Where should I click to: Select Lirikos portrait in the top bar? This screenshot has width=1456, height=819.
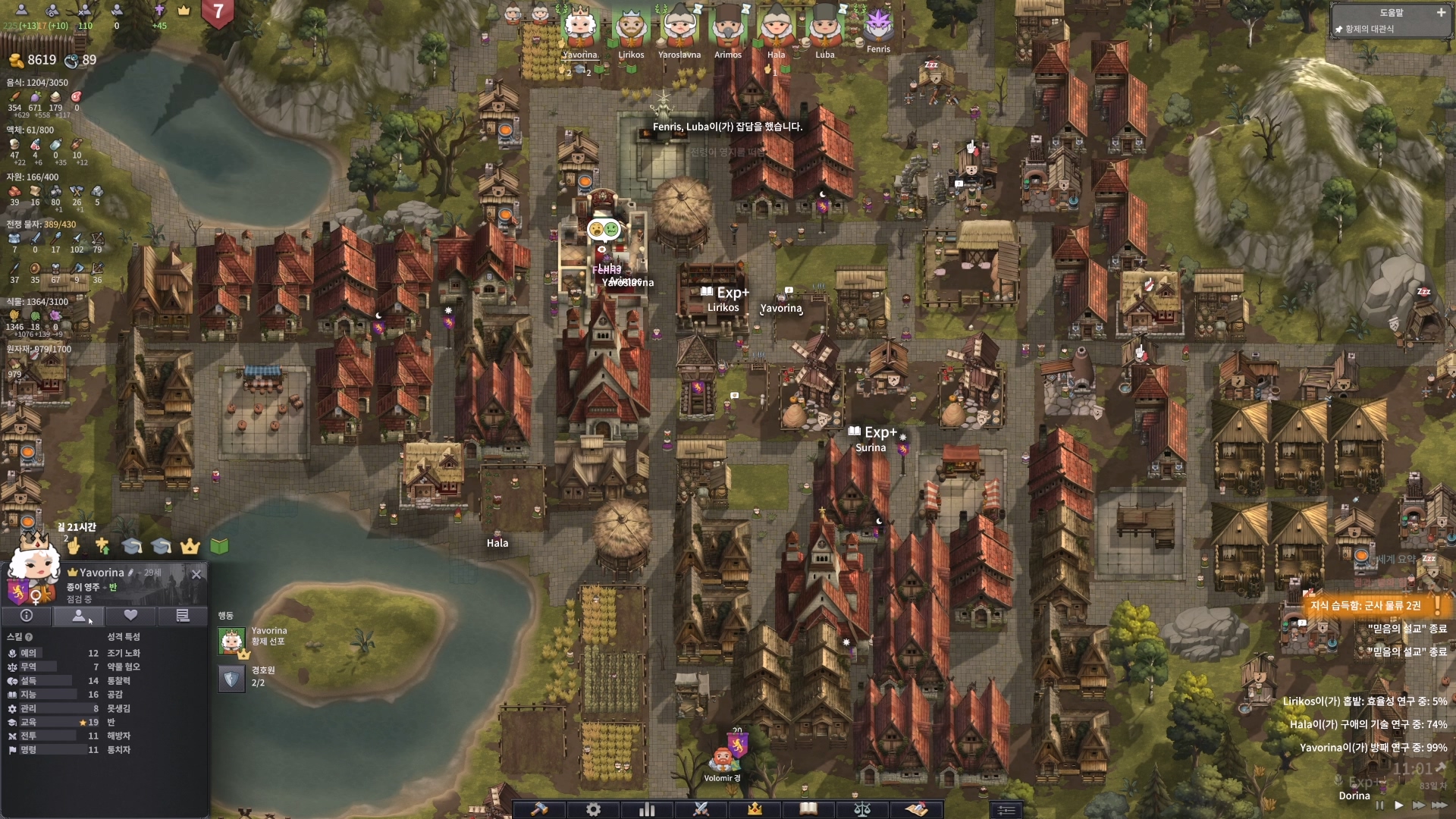(x=631, y=29)
